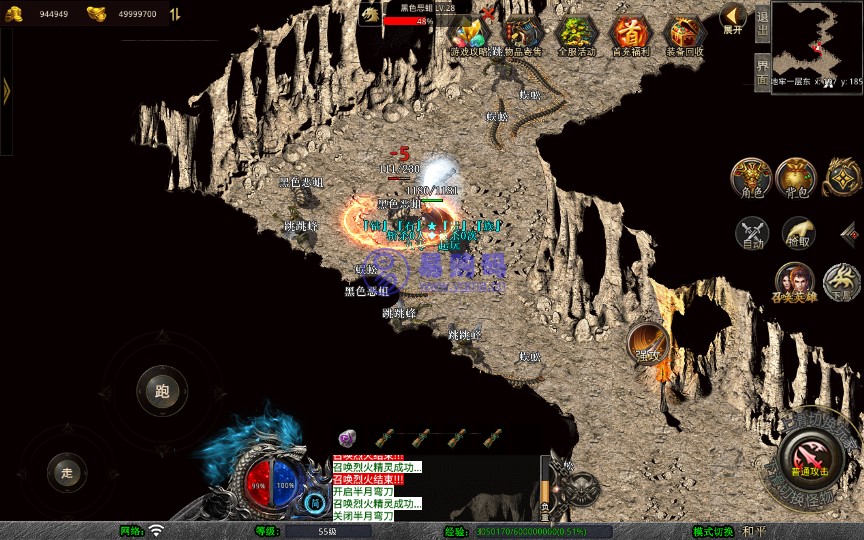Claim 首充福利 first recharge bonus
This screenshot has height=540, width=864.
(x=630, y=34)
